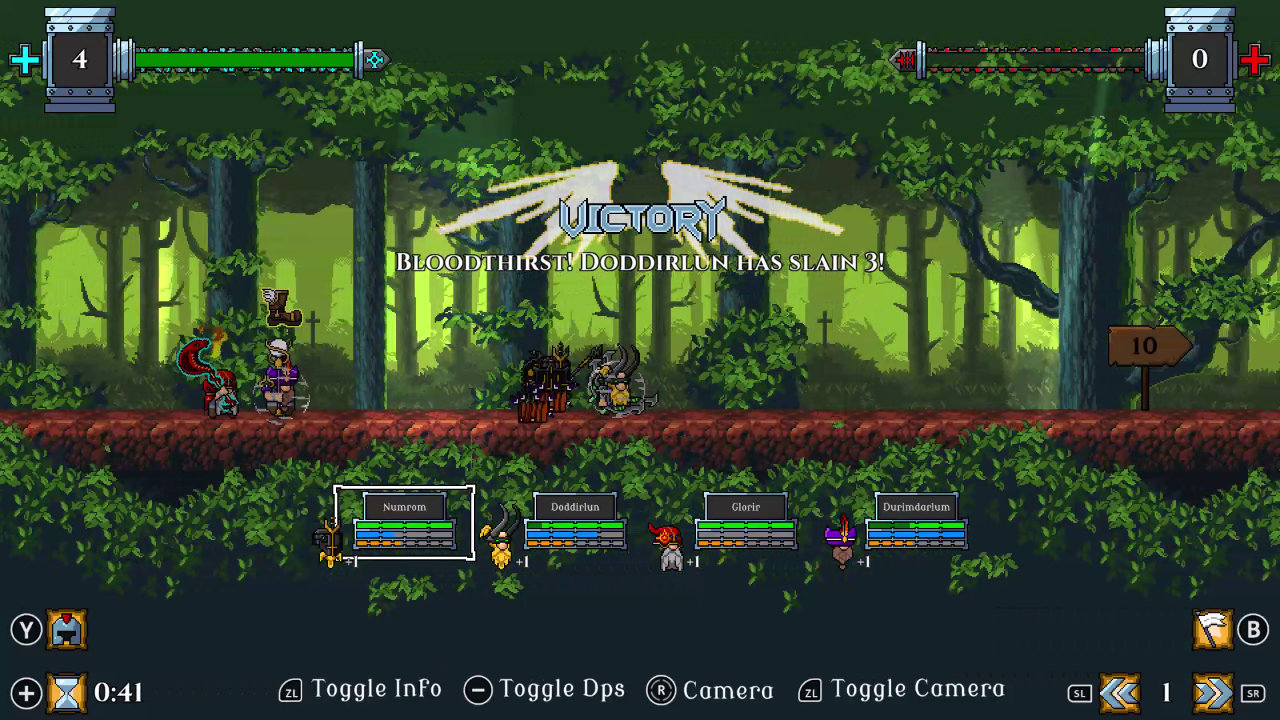This screenshot has height=720, width=1280.
Task: Select the Glorir nameplate
Action: click(745, 507)
